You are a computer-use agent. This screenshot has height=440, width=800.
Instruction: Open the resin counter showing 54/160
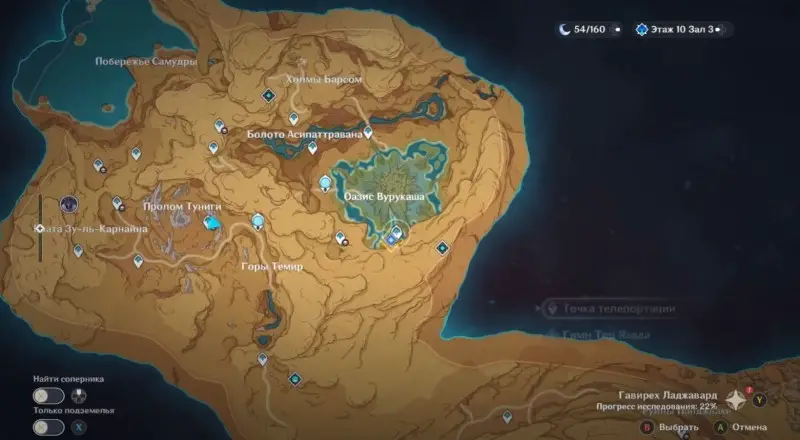[589, 30]
